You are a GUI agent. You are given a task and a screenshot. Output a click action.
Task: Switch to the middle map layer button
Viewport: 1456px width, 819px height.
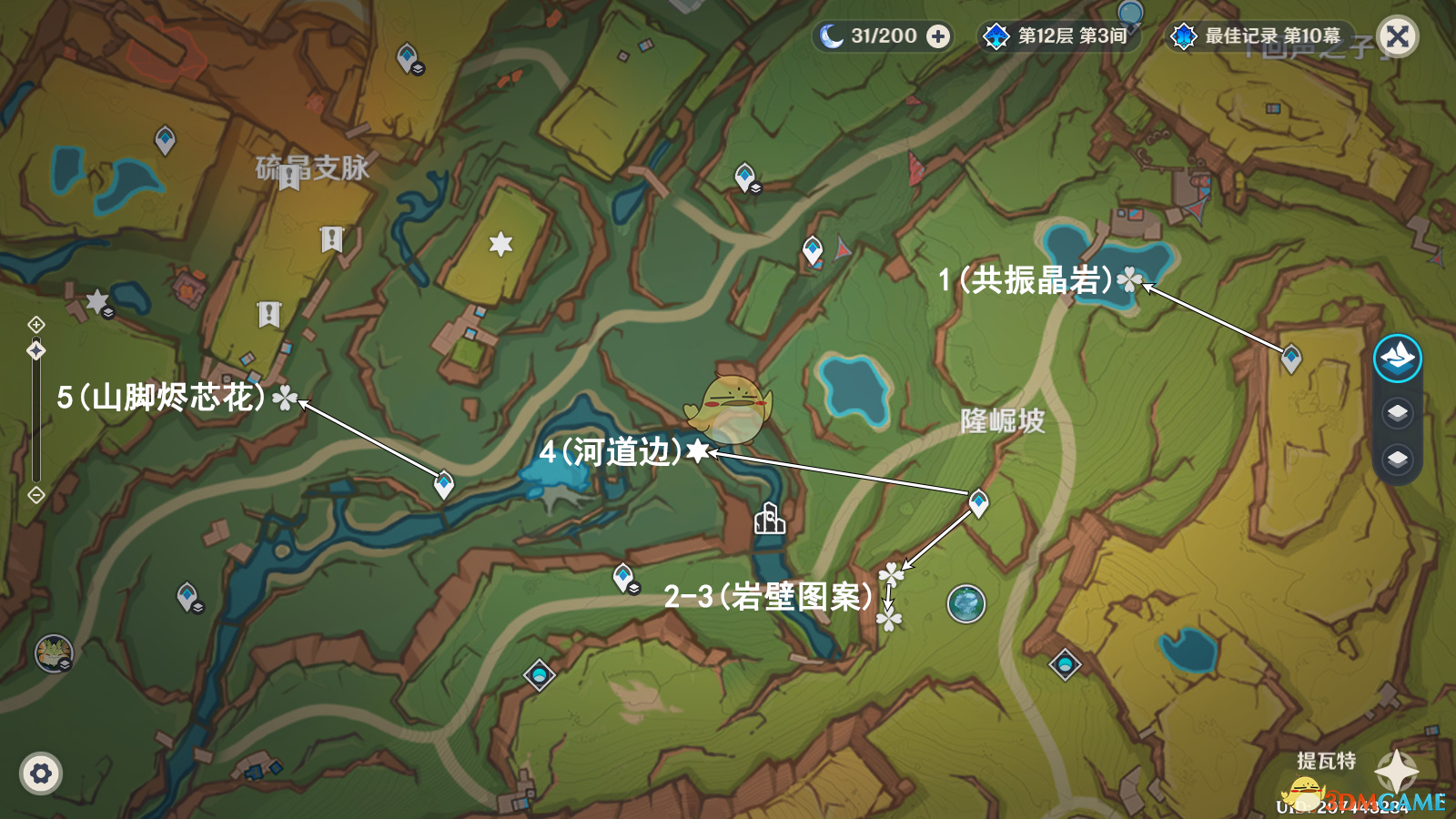point(1397,413)
